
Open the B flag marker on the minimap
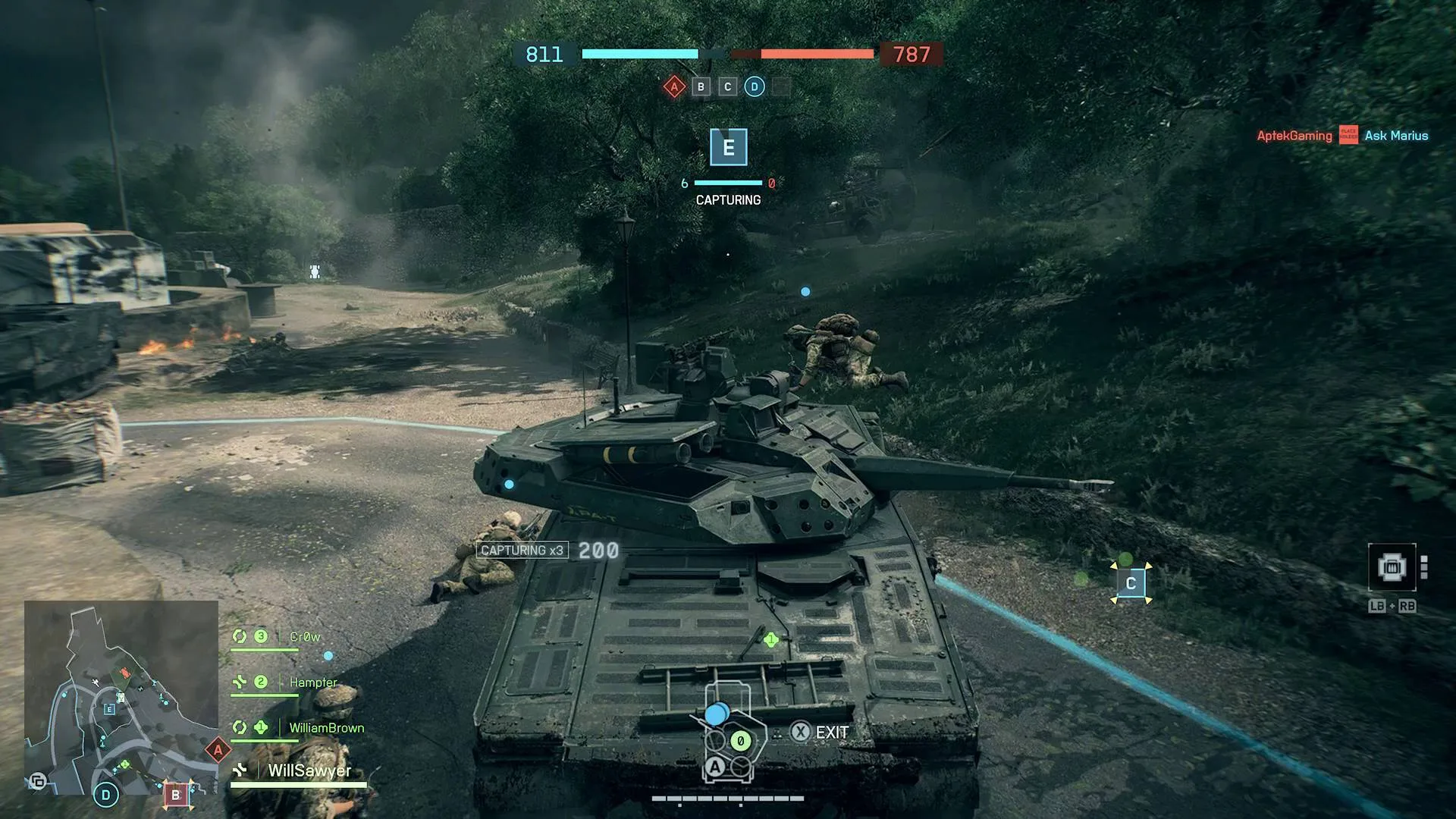[x=177, y=794]
